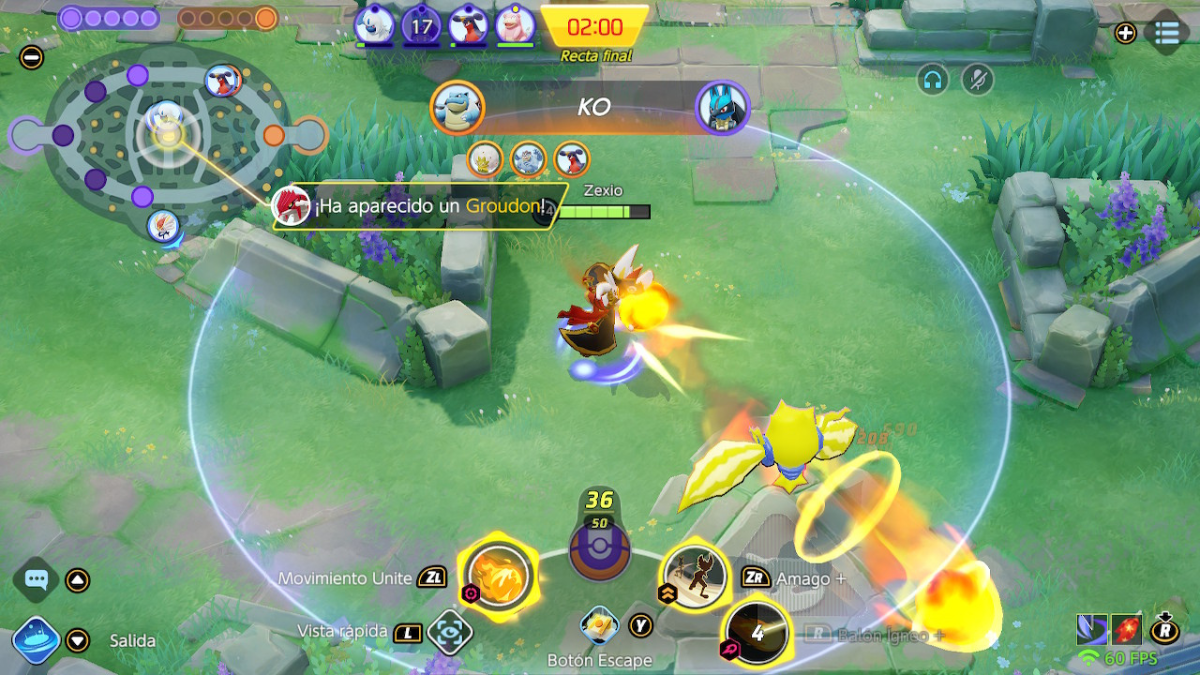This screenshot has width=1200, height=675.
Task: Toggle the headset voice chat icon
Action: pyautogui.click(x=932, y=80)
